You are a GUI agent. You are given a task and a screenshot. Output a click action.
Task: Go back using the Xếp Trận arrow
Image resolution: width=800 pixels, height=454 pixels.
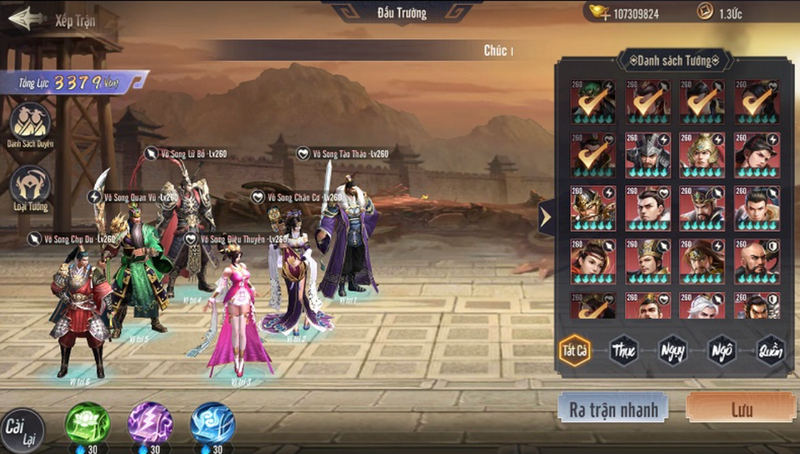[28, 18]
